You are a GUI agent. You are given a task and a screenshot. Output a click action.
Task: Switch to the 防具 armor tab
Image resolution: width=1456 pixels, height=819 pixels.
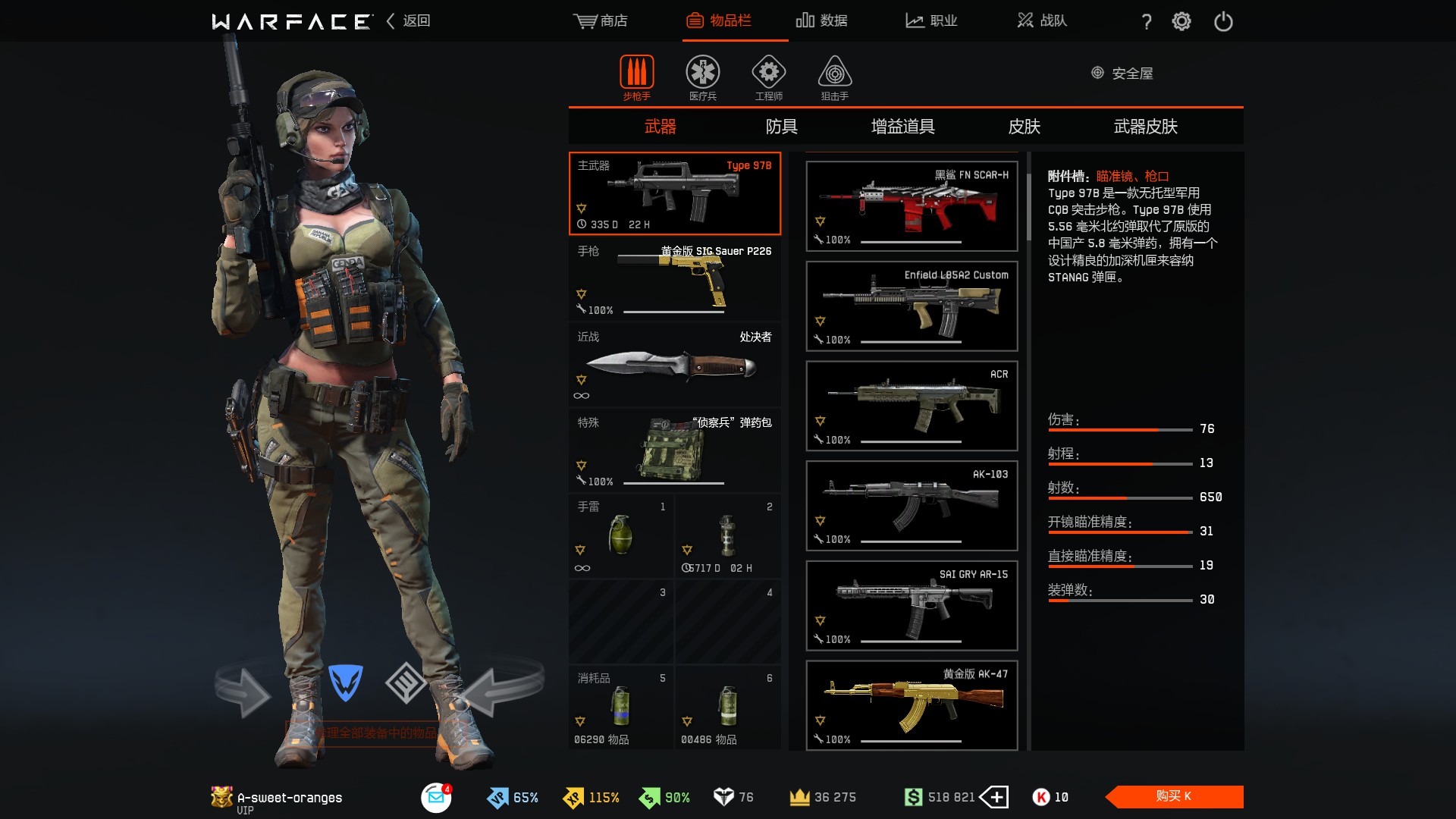click(x=781, y=127)
